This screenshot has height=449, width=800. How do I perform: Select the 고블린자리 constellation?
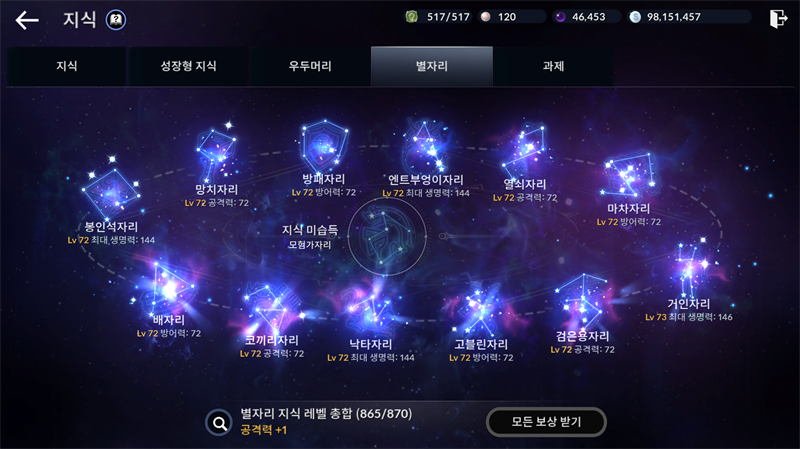tap(480, 310)
